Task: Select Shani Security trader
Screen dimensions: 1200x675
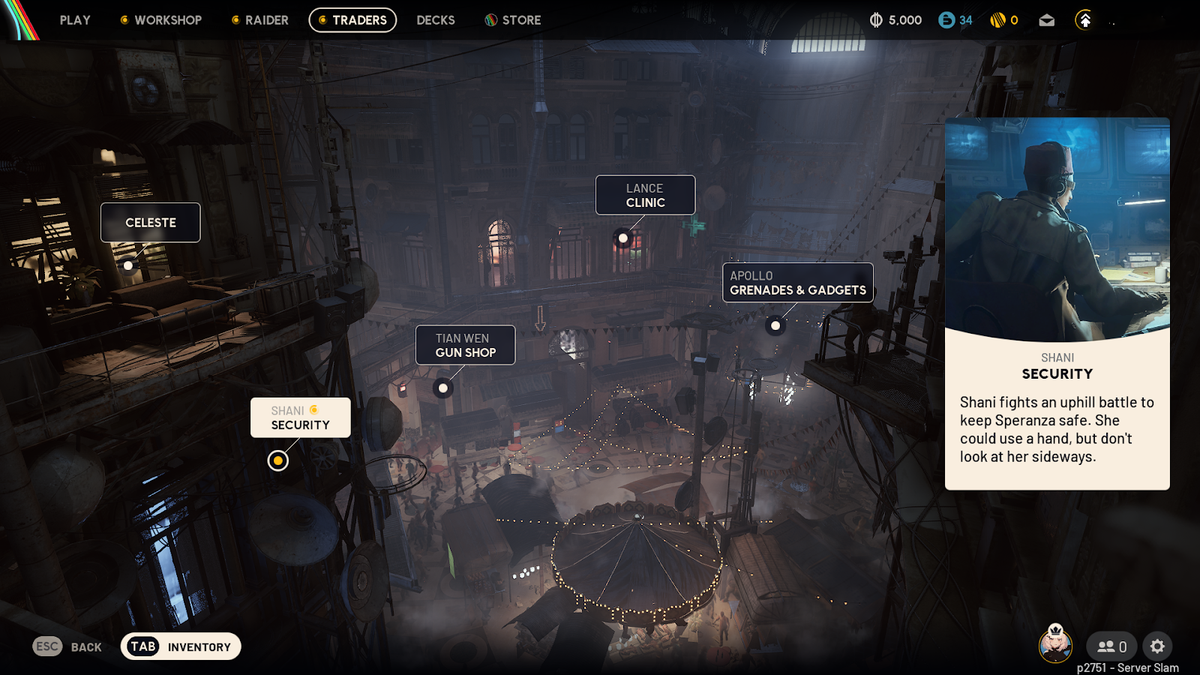Action: [x=300, y=418]
